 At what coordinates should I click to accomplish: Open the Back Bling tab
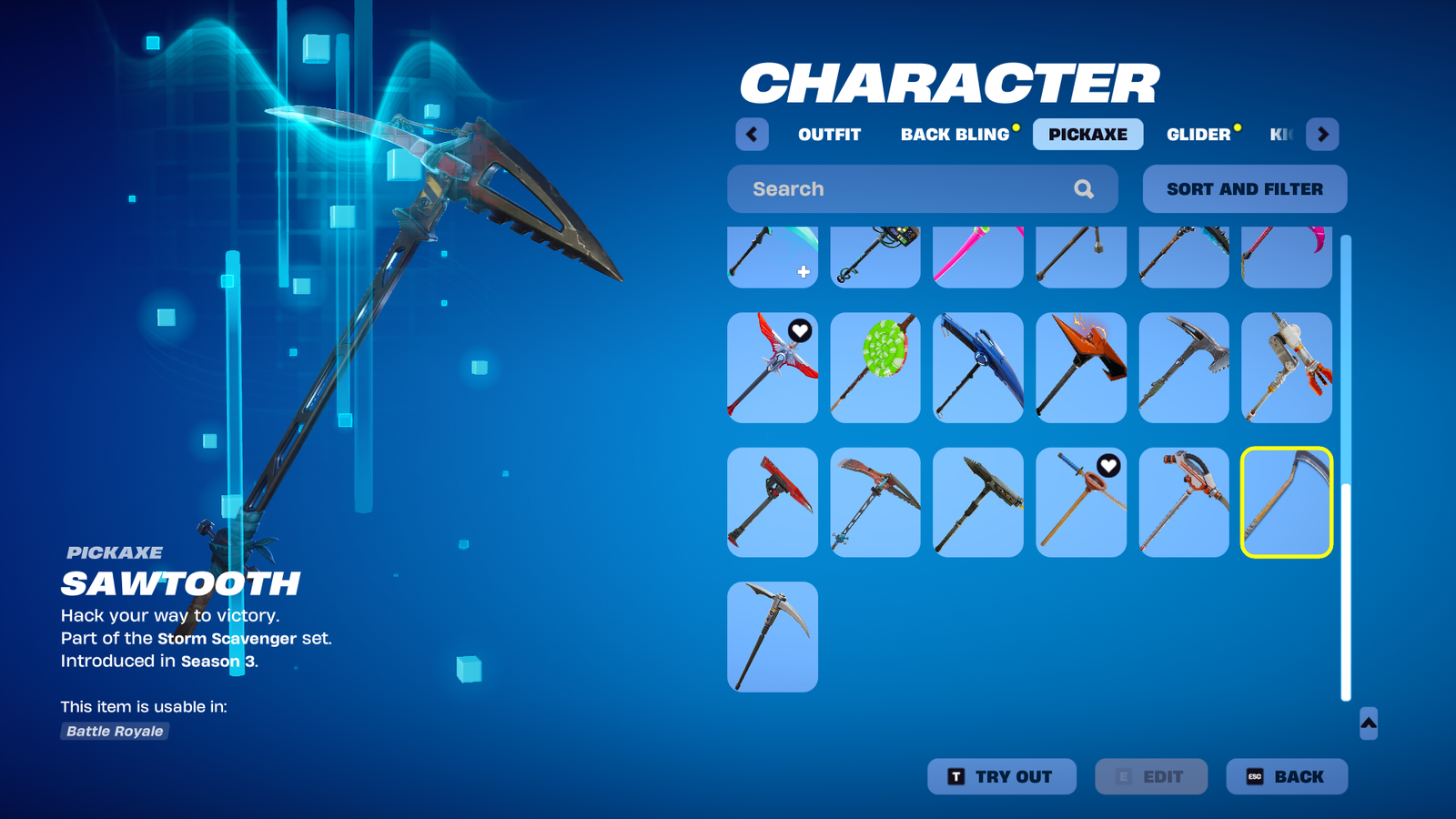(955, 135)
